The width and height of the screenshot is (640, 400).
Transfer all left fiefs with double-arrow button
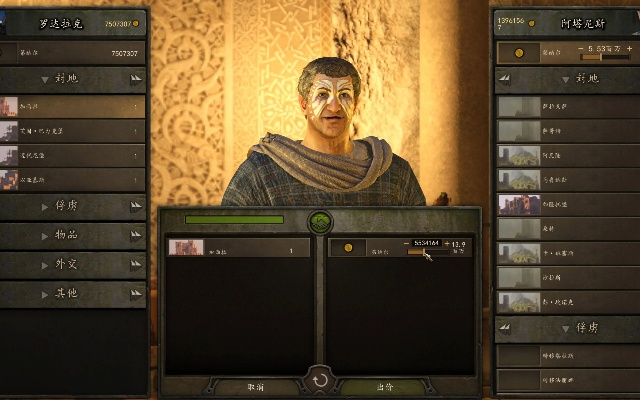pyautogui.click(x=136, y=78)
